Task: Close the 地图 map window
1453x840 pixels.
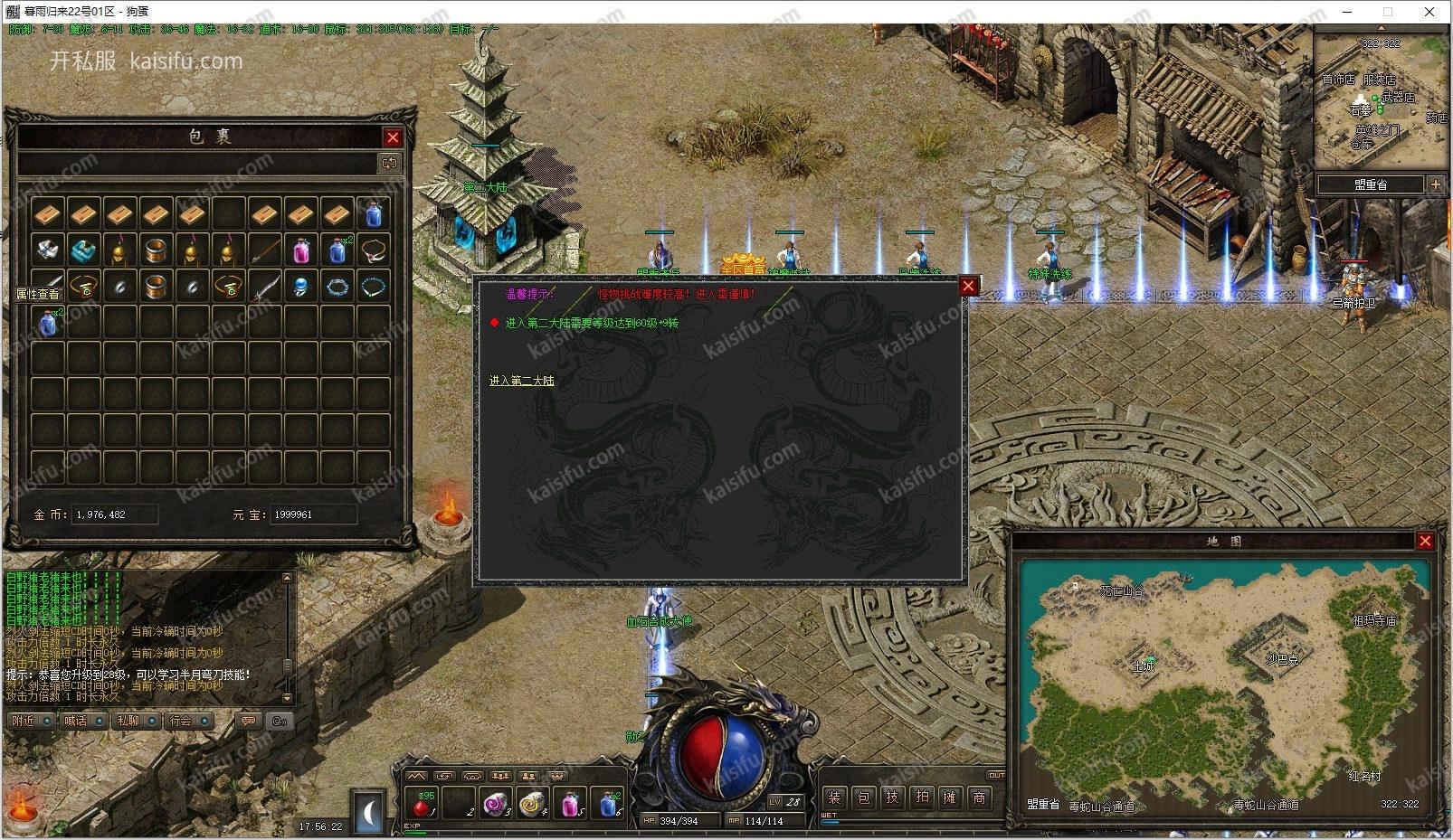Action: pos(1425,541)
